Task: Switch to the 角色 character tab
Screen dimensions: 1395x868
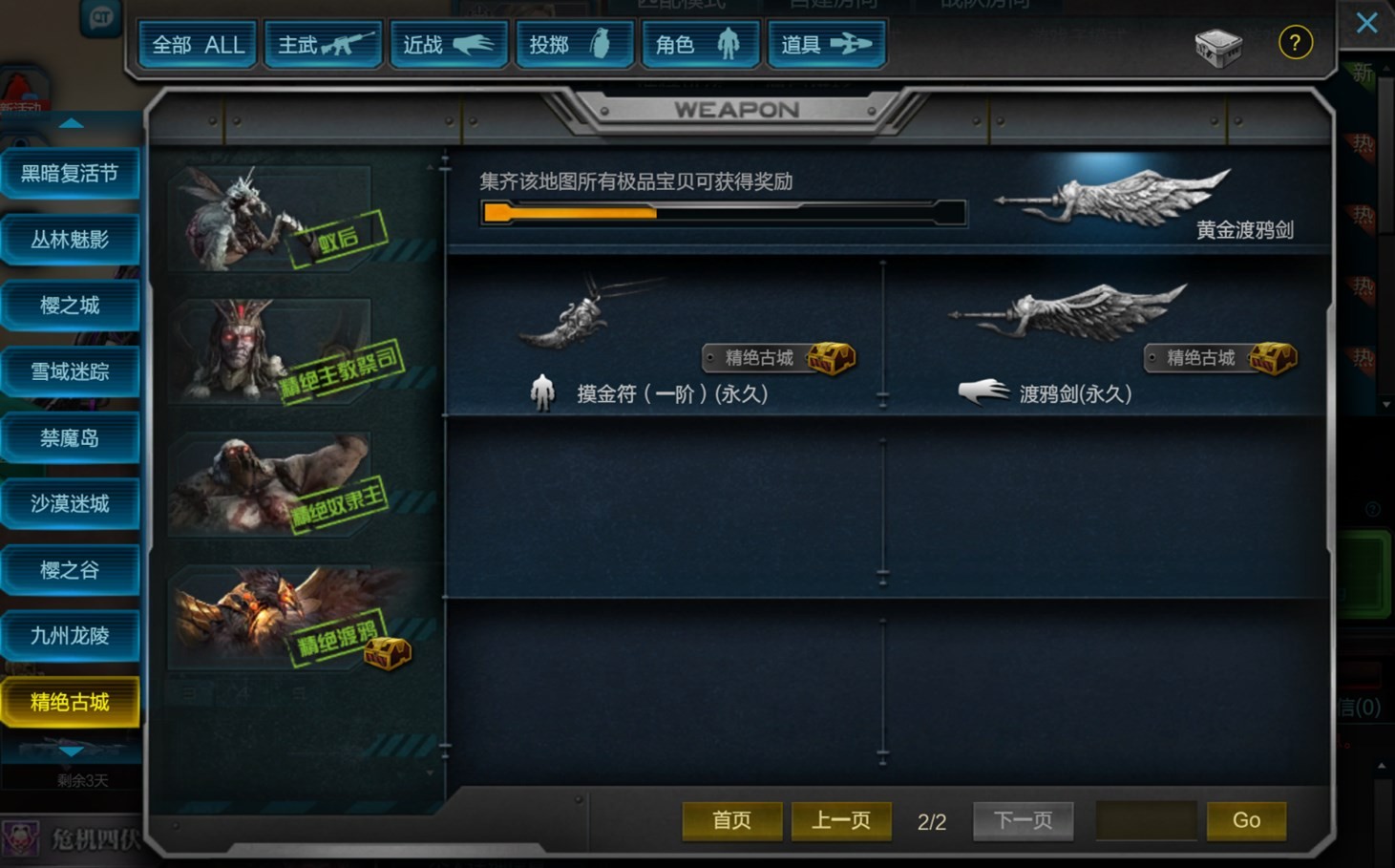Action: (701, 45)
